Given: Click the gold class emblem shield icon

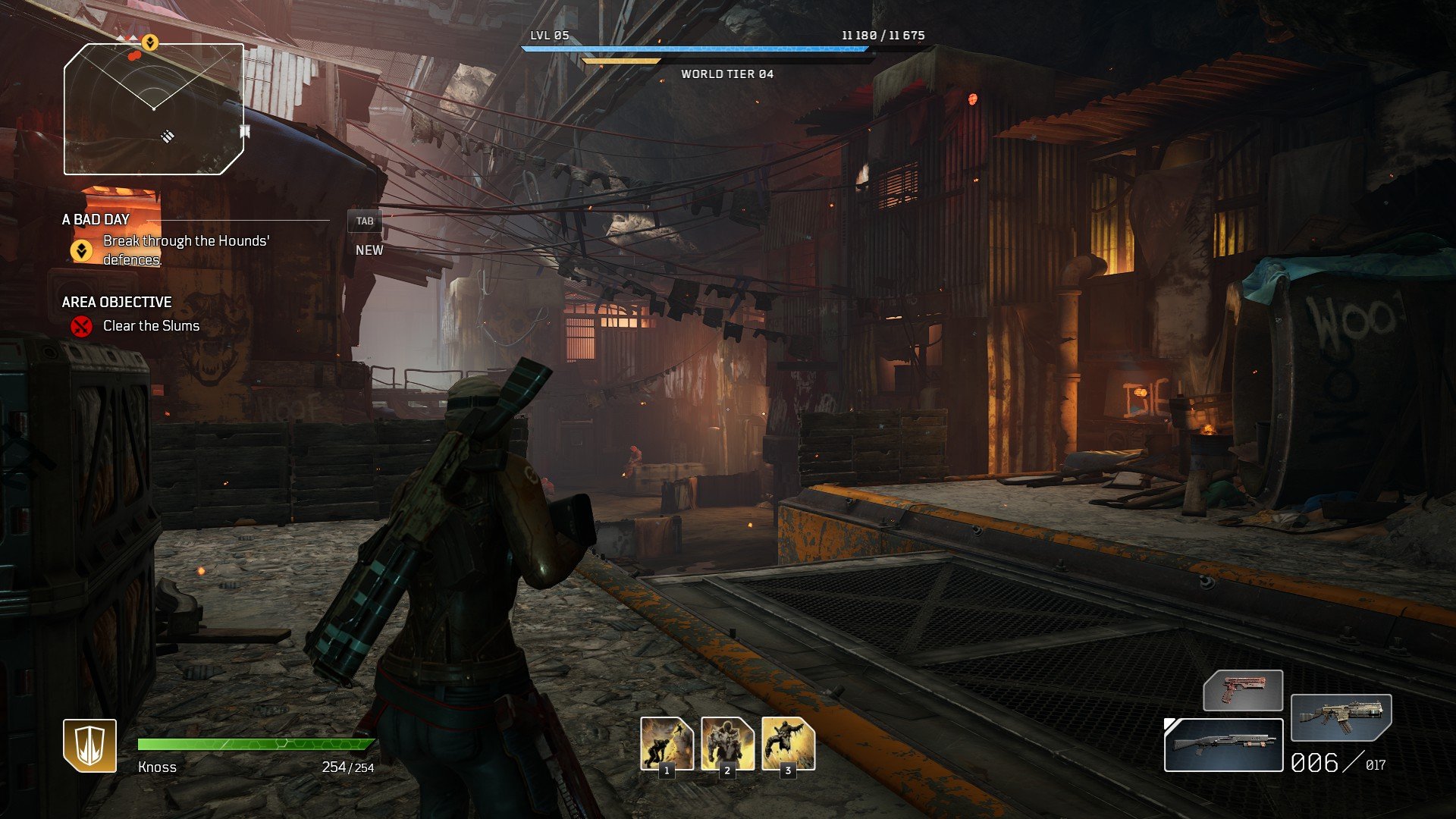Looking at the screenshot, I should point(89,745).
